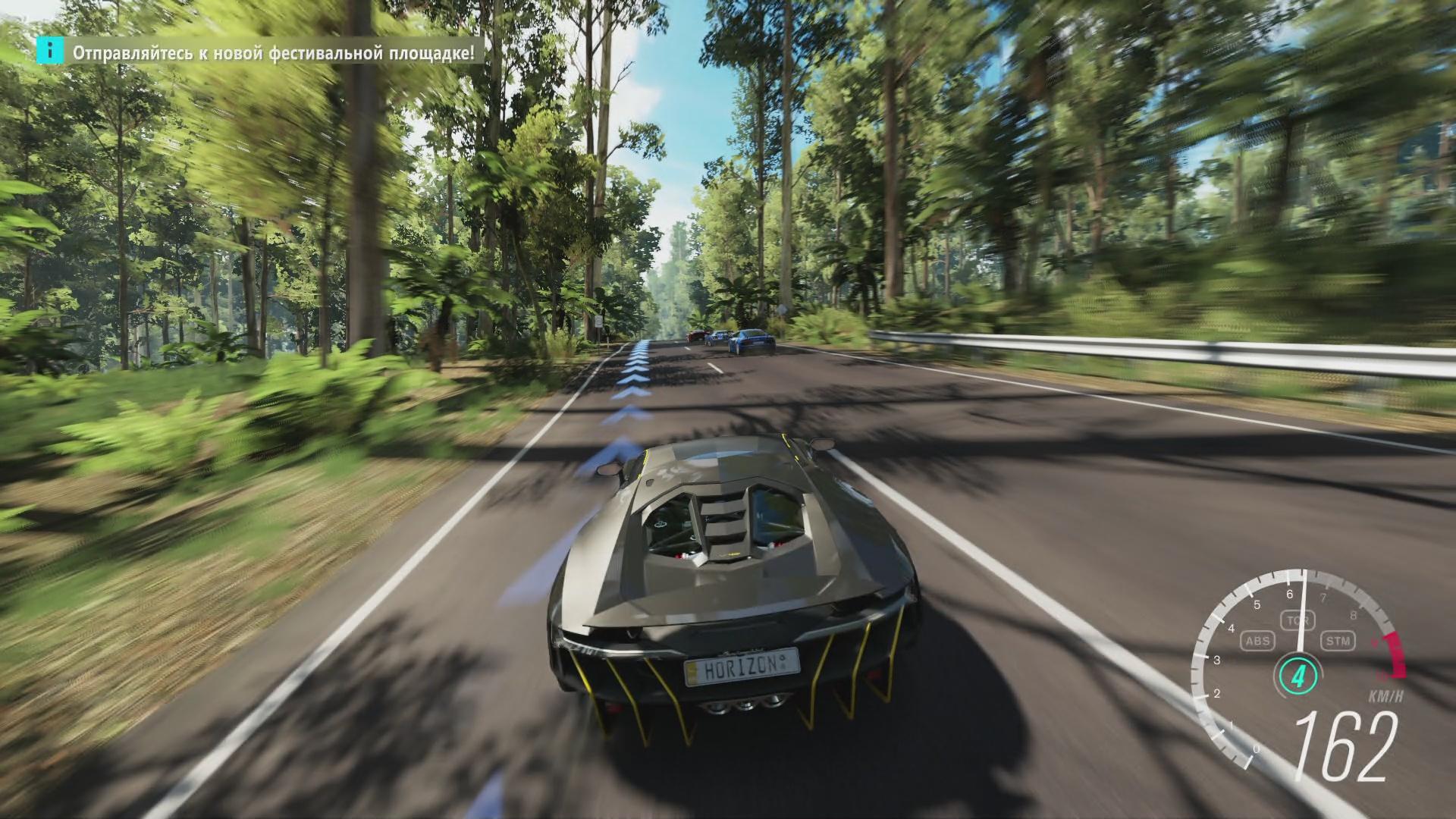Click the TCR traction control indicator
Viewport: 1456px width, 819px height.
click(1293, 620)
